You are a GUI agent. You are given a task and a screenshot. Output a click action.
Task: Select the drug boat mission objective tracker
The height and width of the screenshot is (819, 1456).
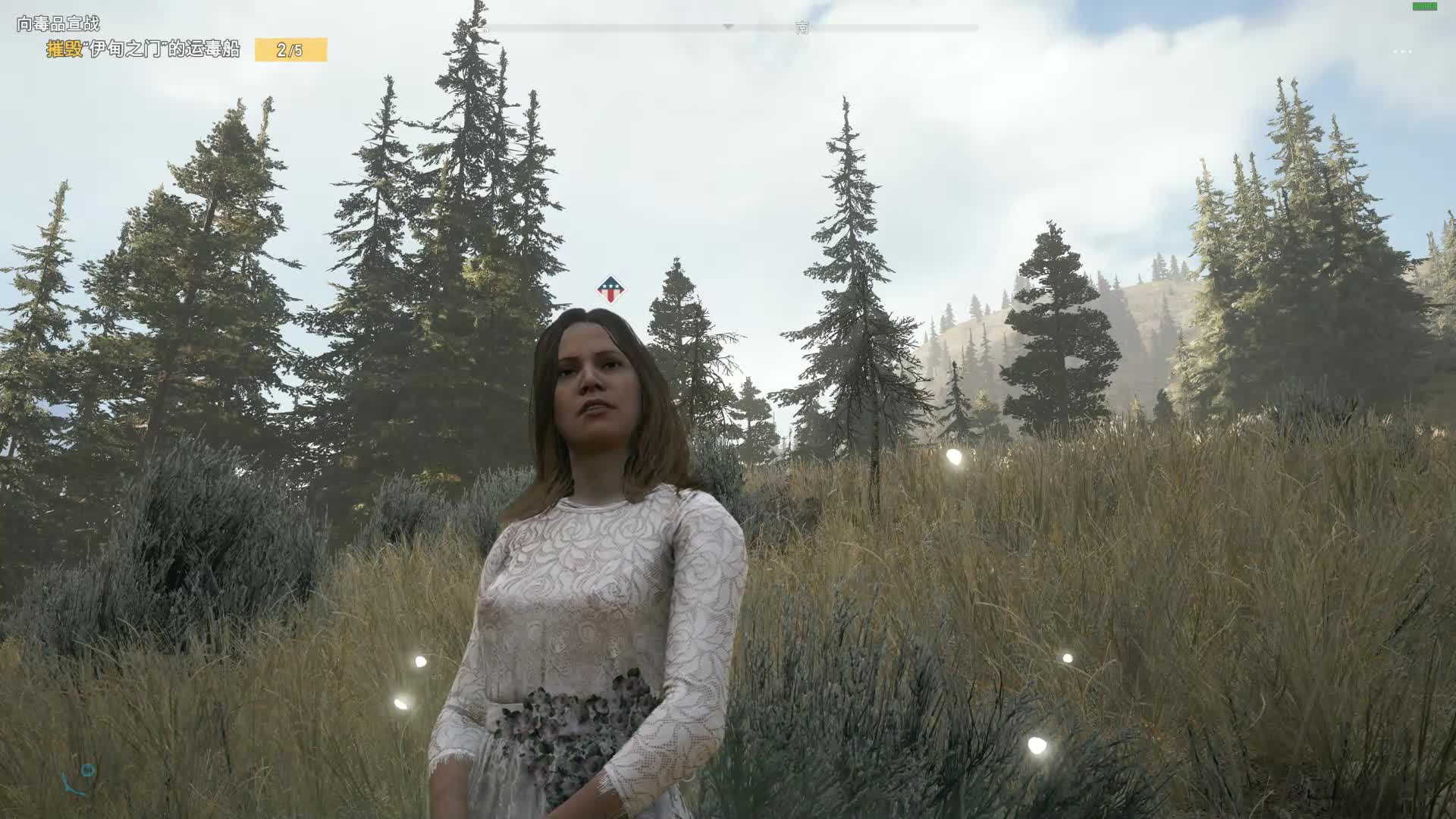point(143,50)
